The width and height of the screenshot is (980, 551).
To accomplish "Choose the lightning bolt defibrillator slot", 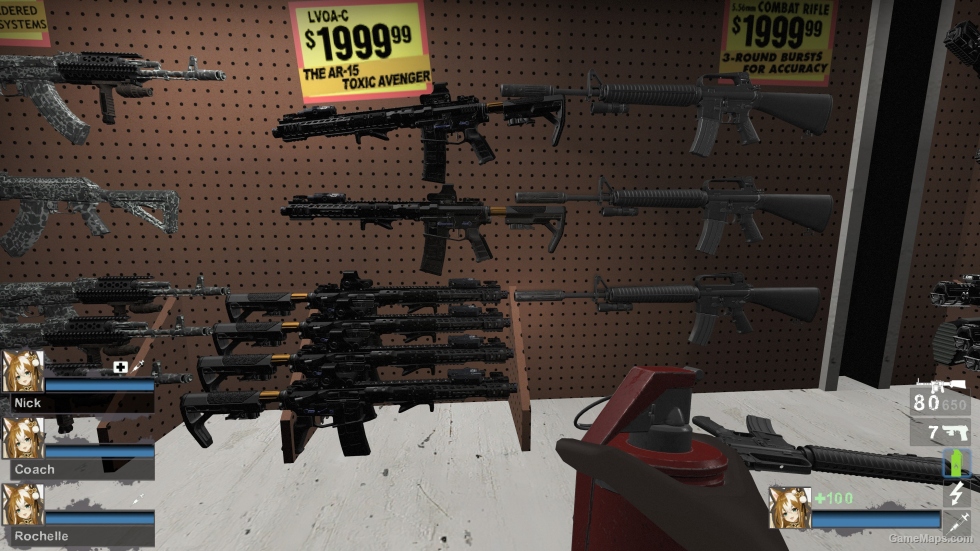I will [957, 493].
